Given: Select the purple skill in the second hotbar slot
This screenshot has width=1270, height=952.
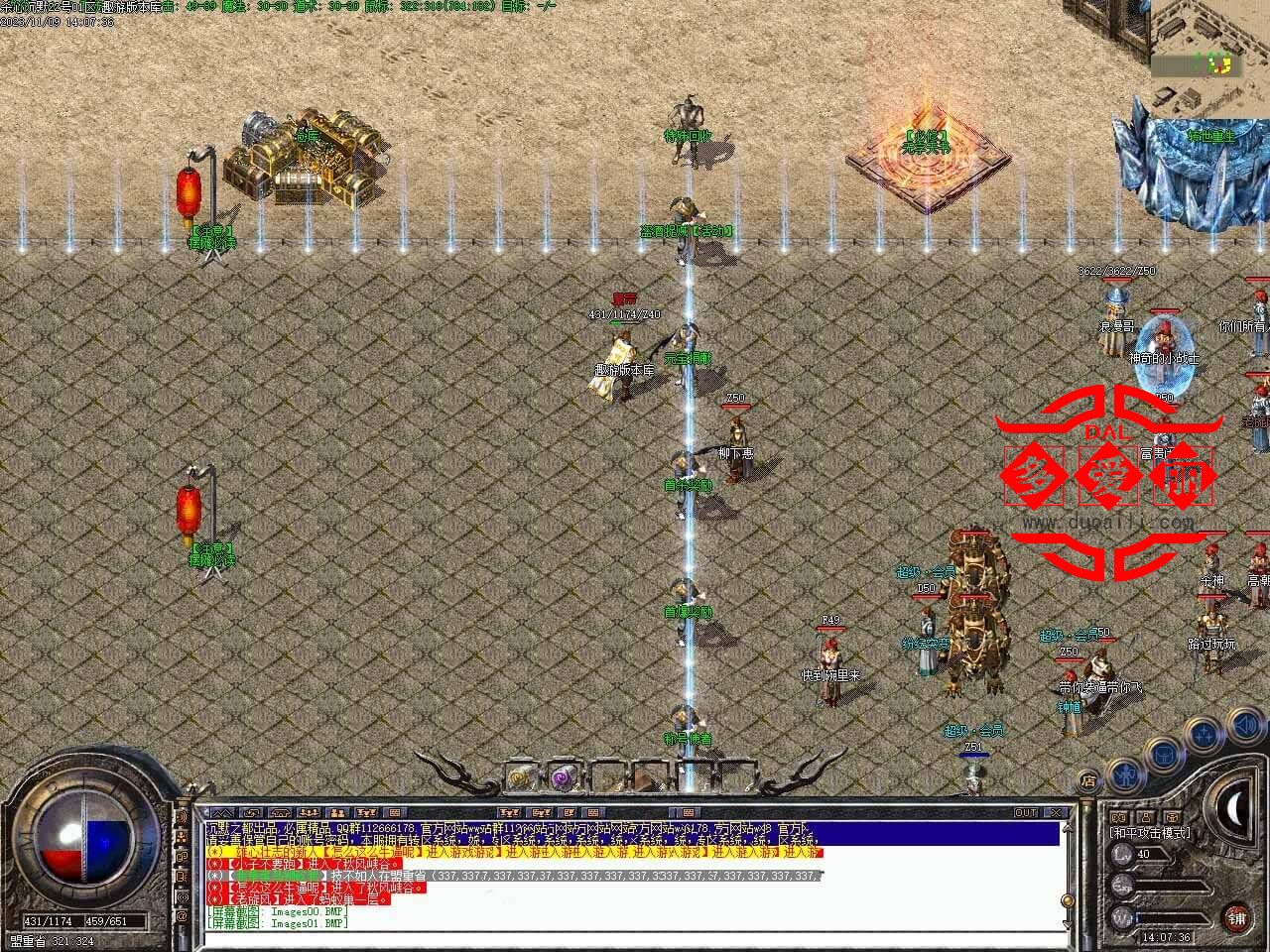Looking at the screenshot, I should coord(563,776).
